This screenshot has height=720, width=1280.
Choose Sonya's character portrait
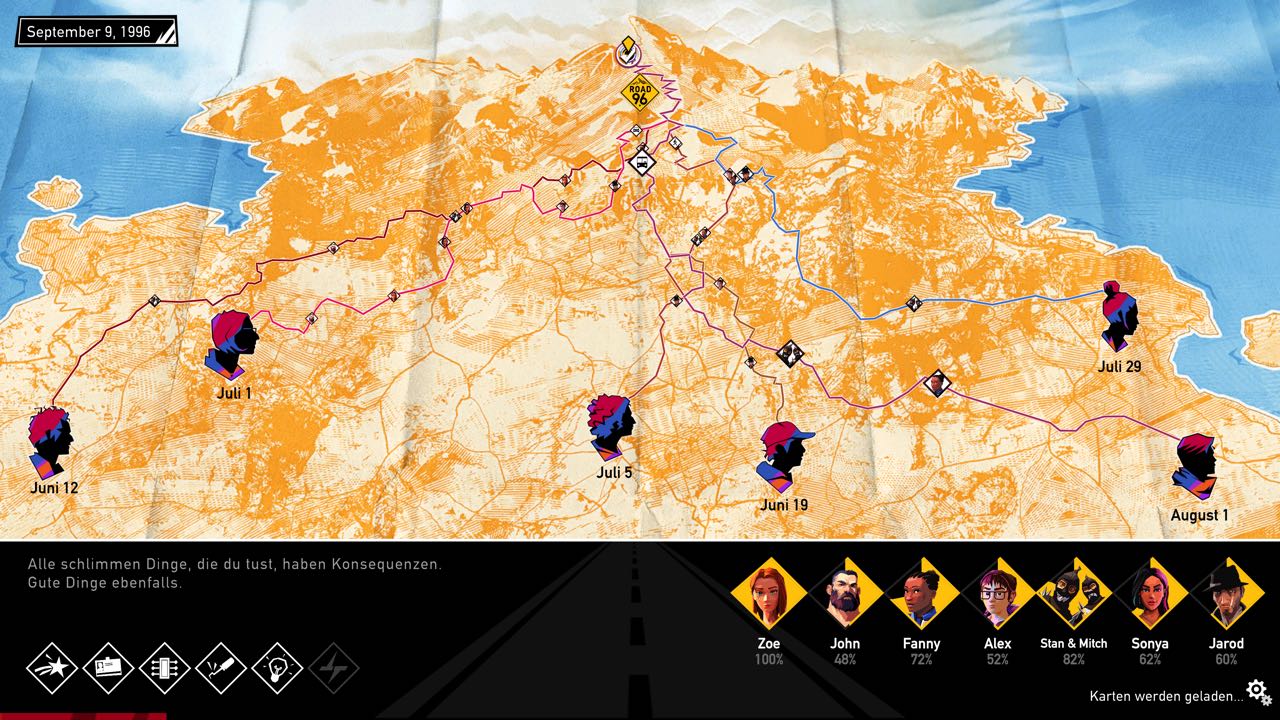pyautogui.click(x=1149, y=596)
